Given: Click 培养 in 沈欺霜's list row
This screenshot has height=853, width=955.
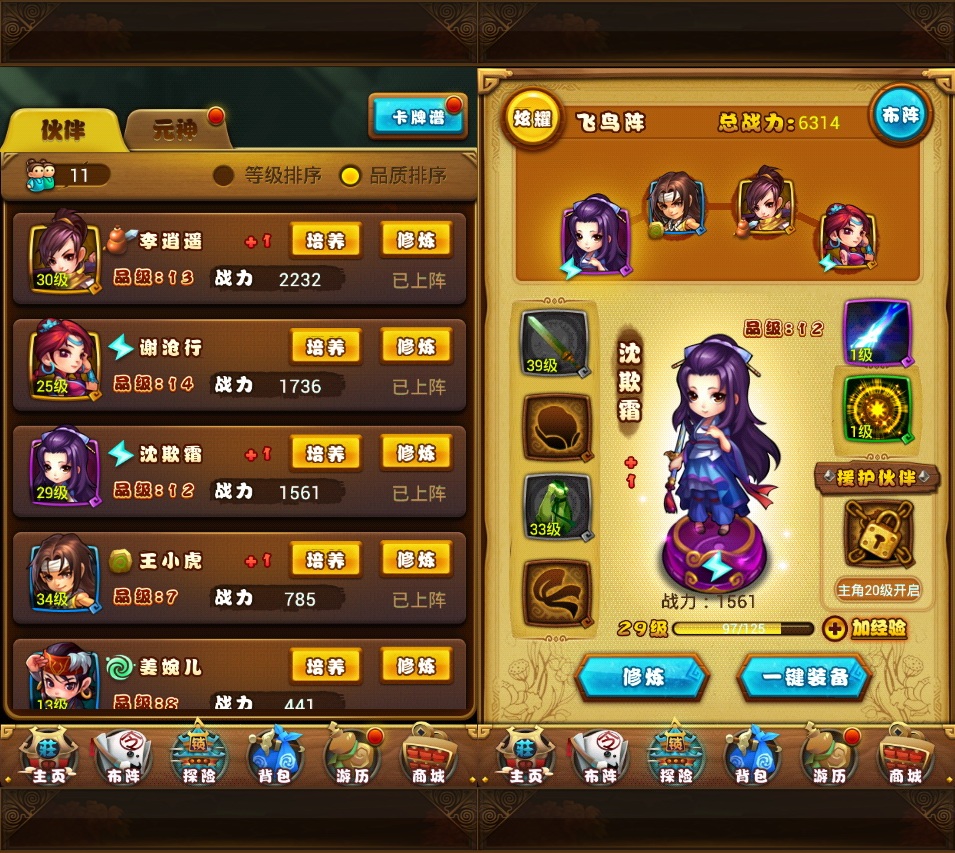Looking at the screenshot, I should click(x=325, y=453).
